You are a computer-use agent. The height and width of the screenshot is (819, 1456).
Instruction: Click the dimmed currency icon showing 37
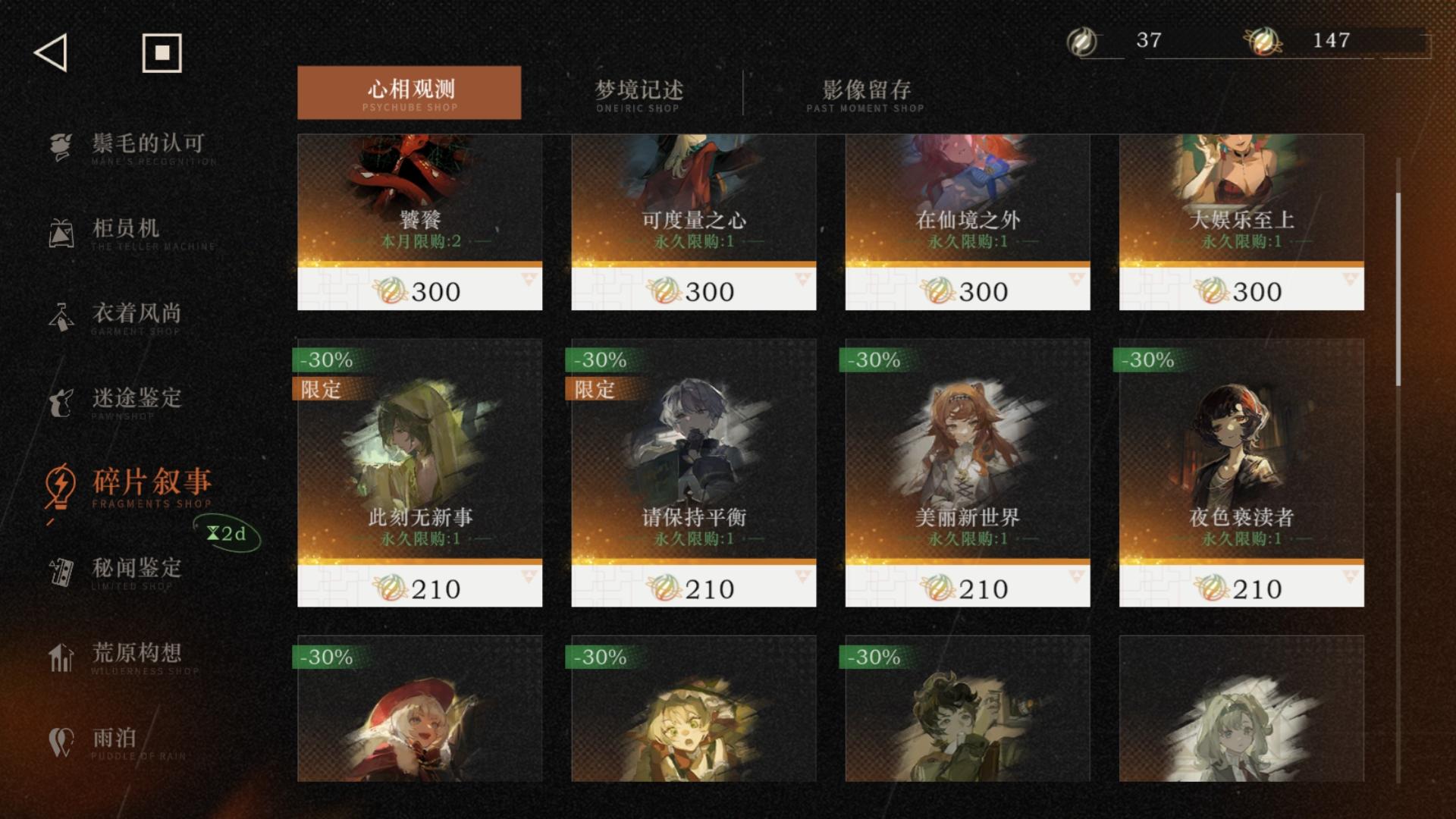tap(1083, 42)
